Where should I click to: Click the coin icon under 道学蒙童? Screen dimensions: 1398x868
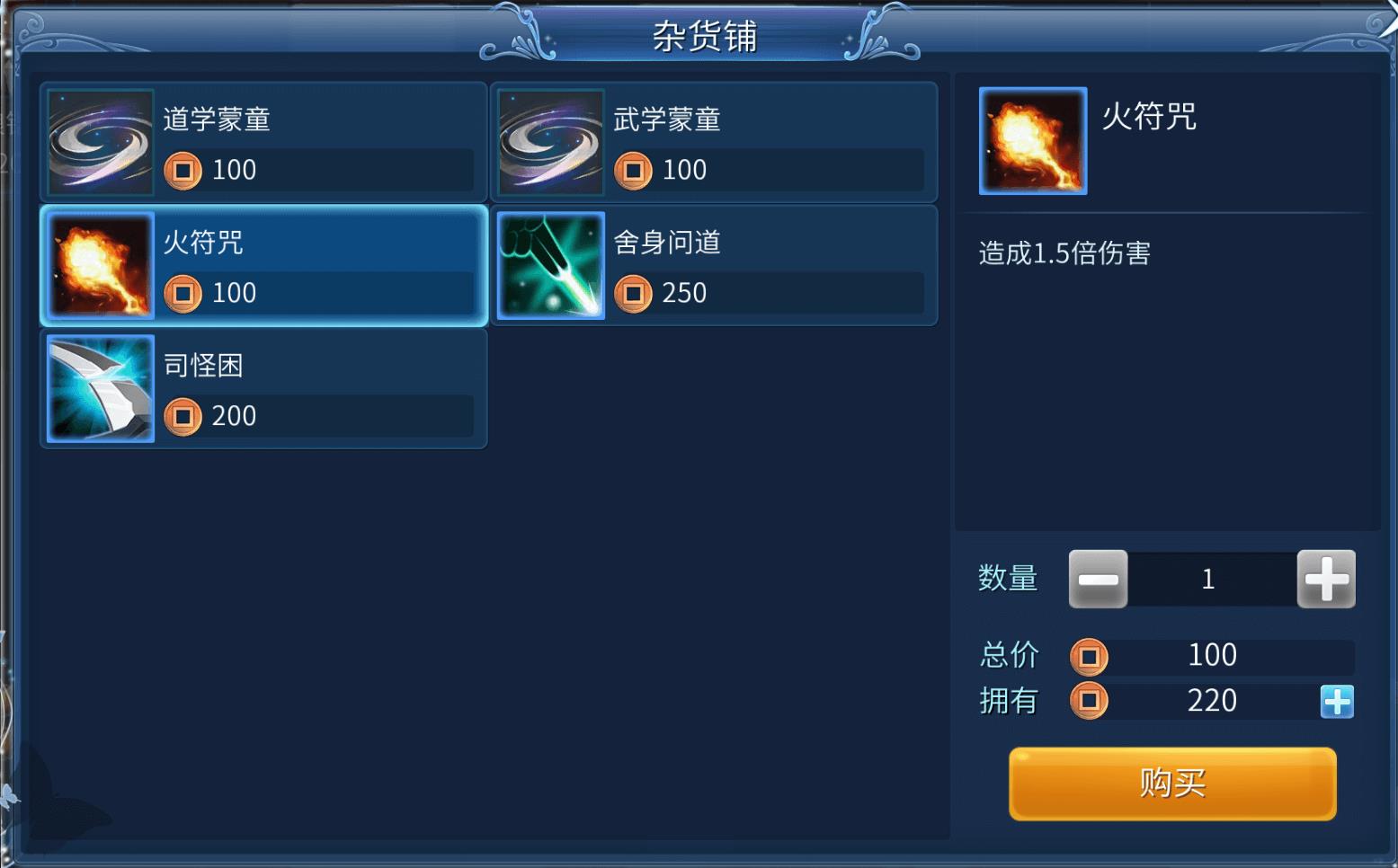[183, 170]
